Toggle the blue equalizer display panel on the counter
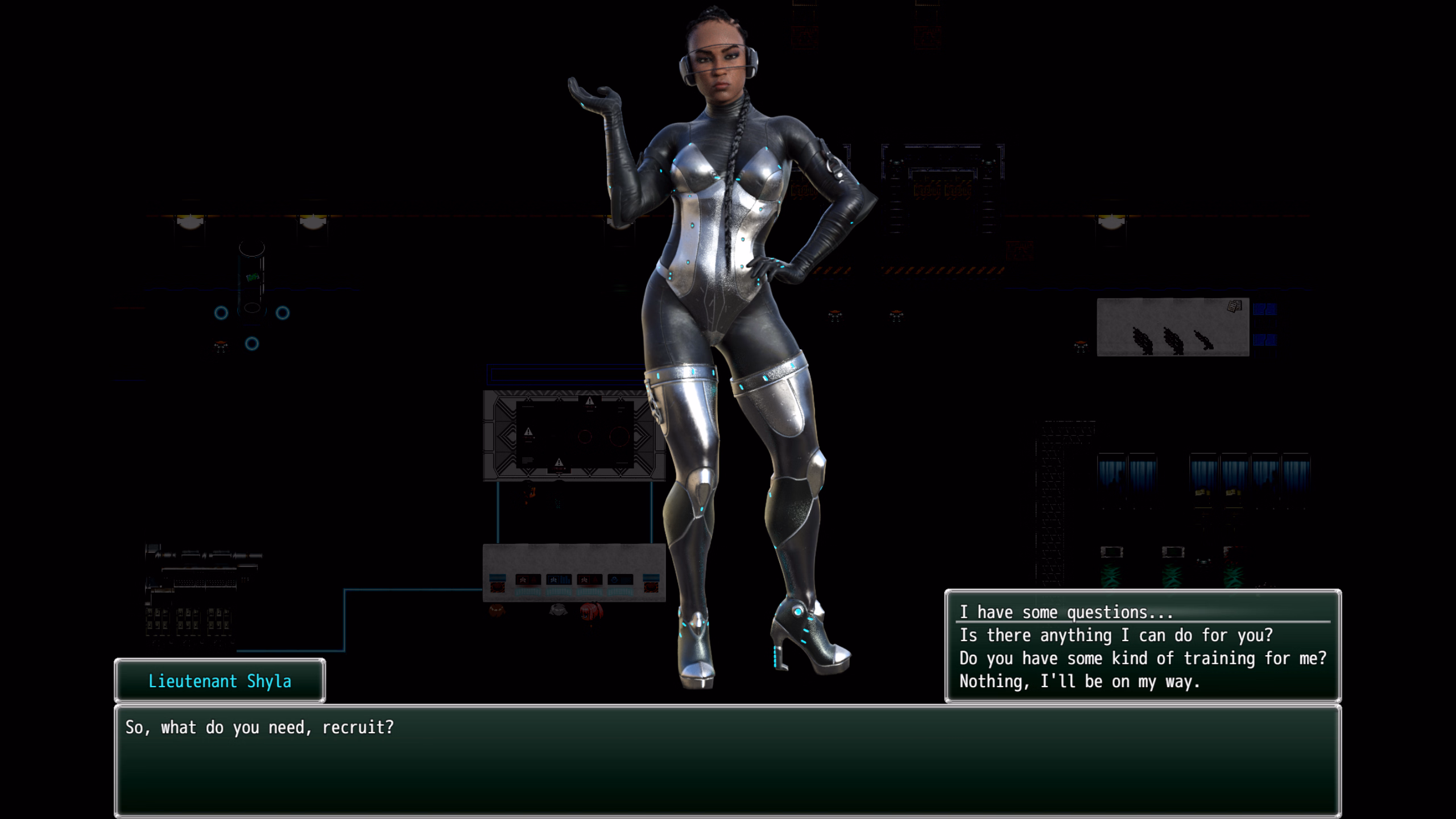Screen dimensions: 1456x819 (559, 580)
